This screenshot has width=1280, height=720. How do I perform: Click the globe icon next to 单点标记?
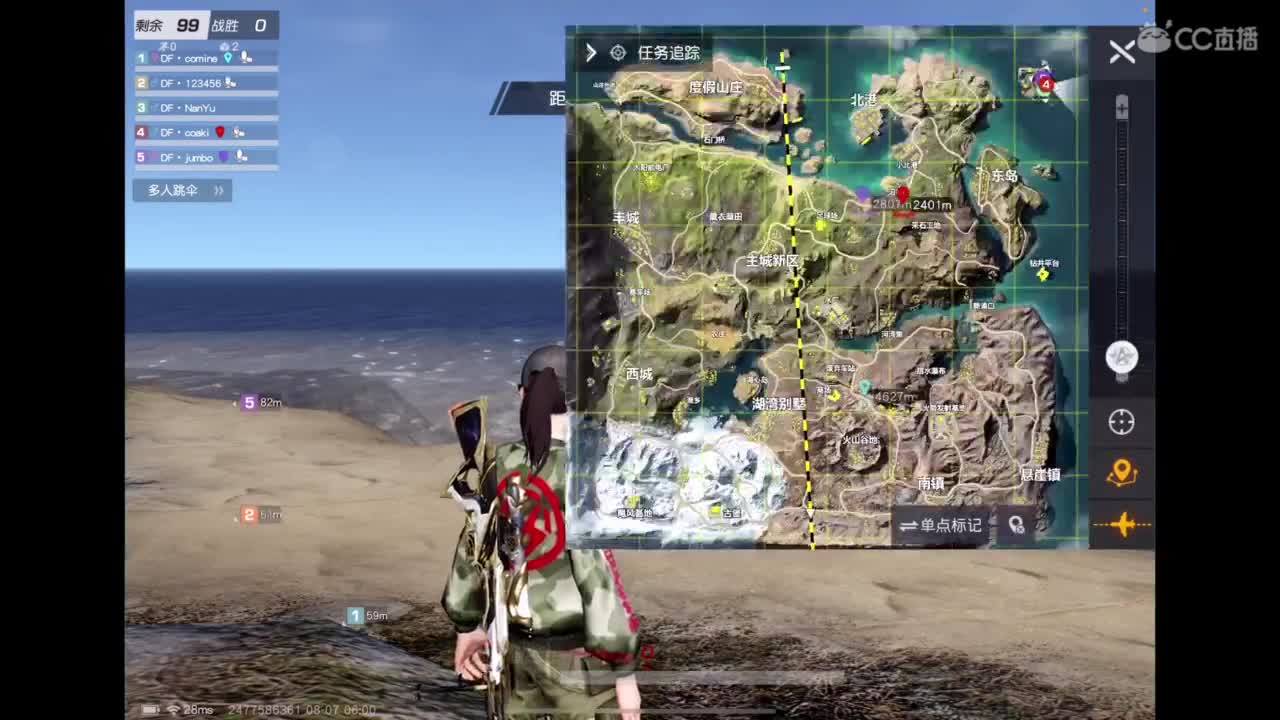[x=1017, y=526]
